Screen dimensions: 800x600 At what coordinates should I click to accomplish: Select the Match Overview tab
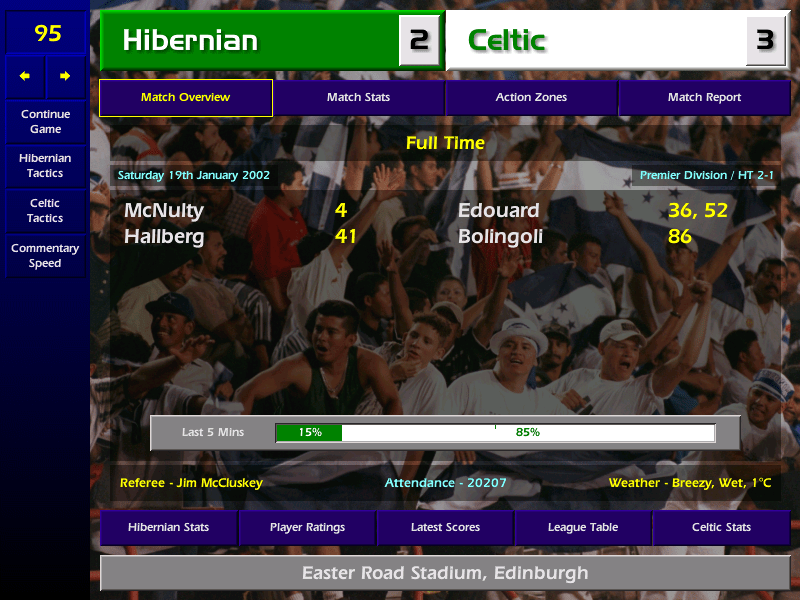[185, 98]
